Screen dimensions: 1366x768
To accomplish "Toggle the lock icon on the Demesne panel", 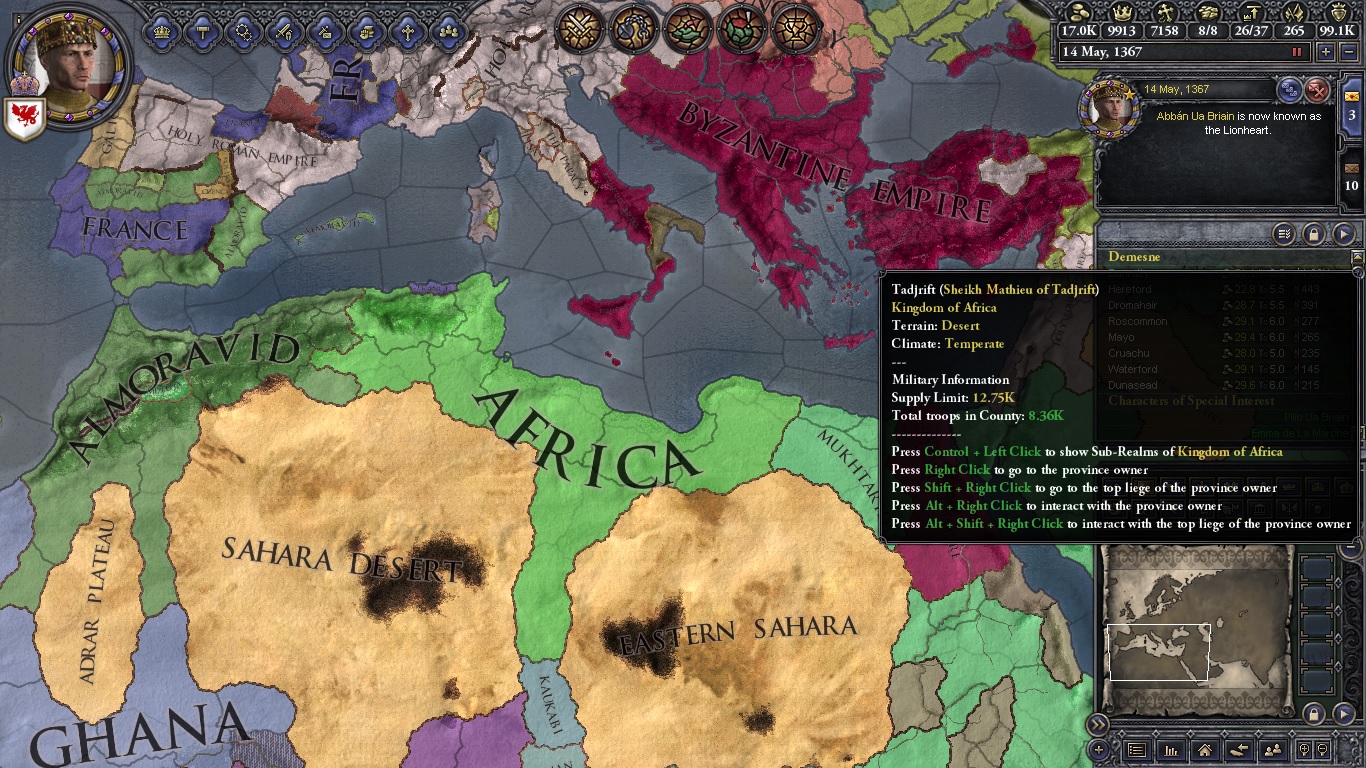I will [x=1312, y=234].
